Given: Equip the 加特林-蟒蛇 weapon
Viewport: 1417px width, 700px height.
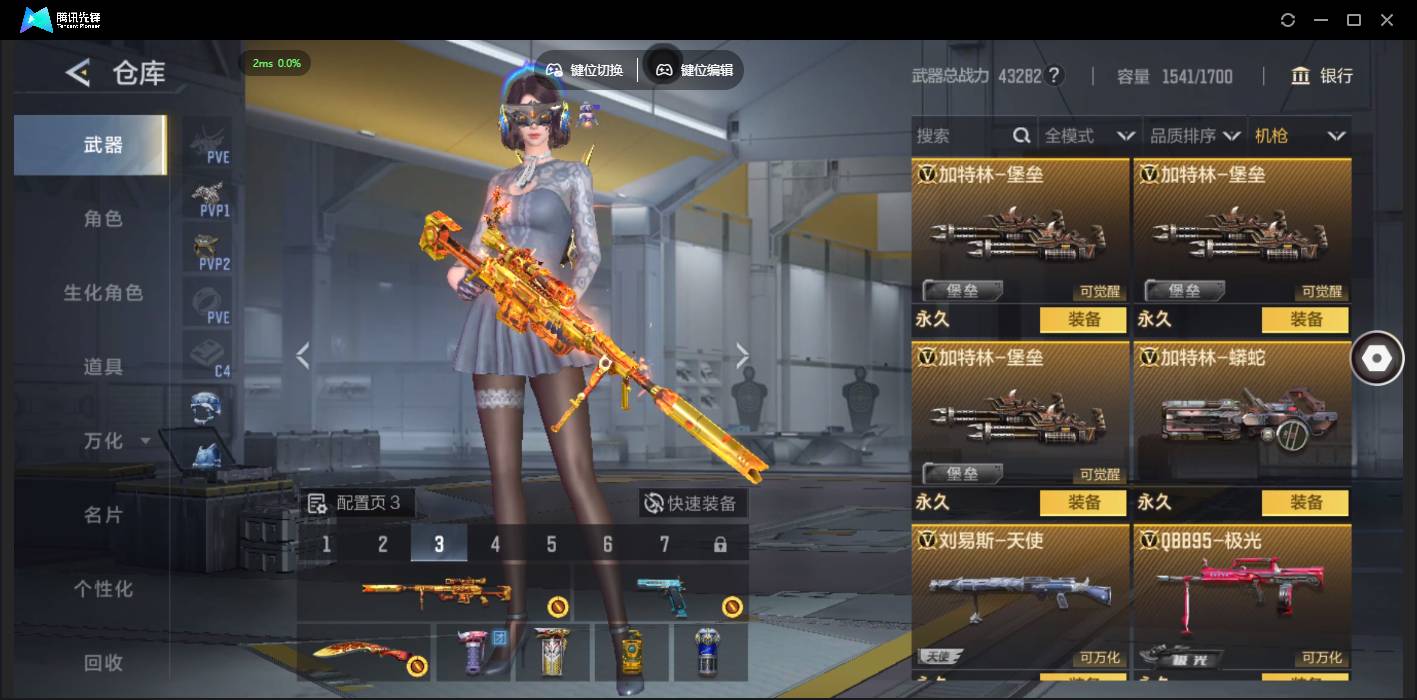Looking at the screenshot, I should (x=1305, y=502).
